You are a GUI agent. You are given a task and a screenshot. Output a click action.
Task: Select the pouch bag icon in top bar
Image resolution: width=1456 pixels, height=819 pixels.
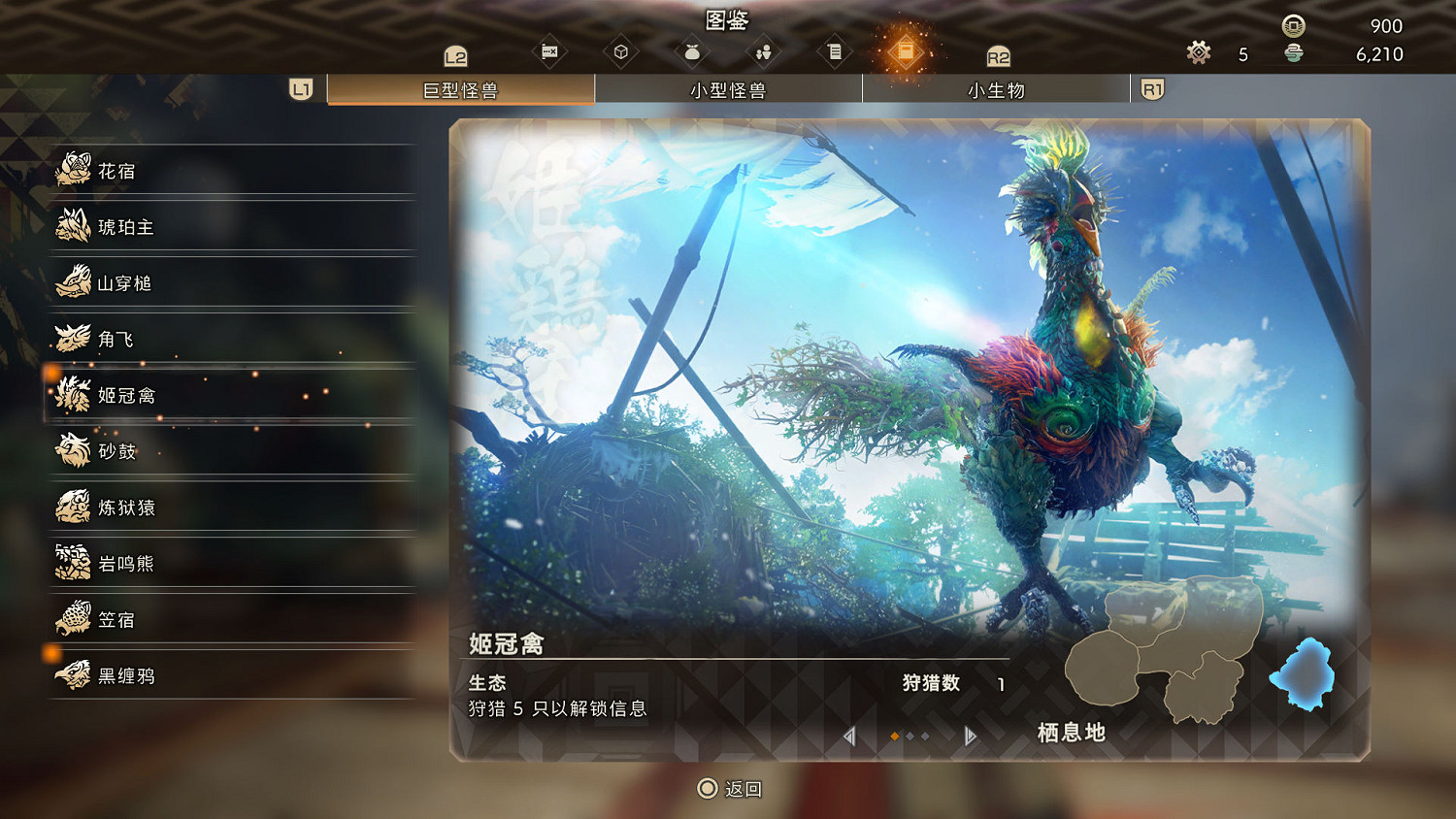pyautogui.click(x=691, y=50)
